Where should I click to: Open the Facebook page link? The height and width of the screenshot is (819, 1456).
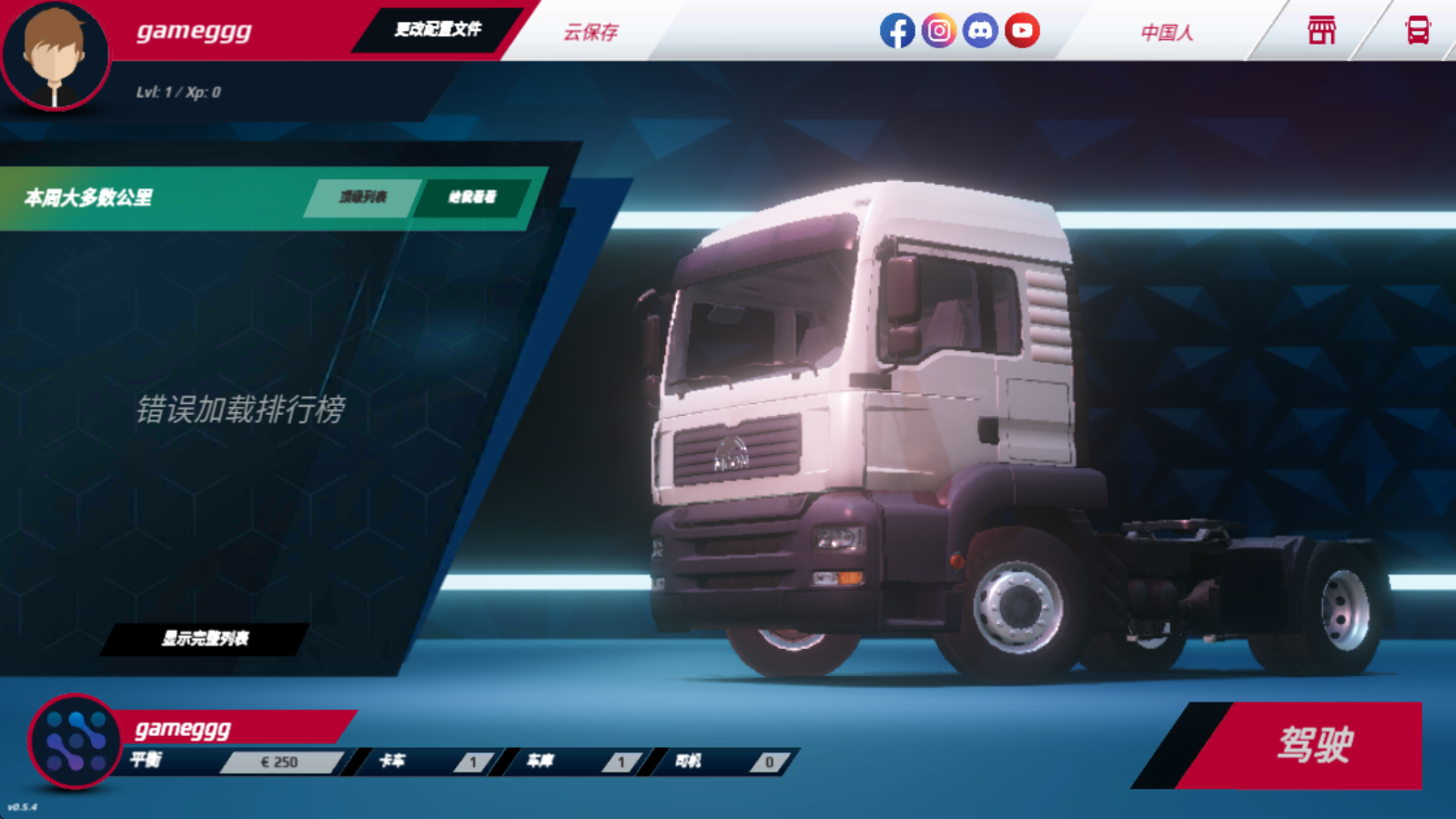pyautogui.click(x=896, y=31)
